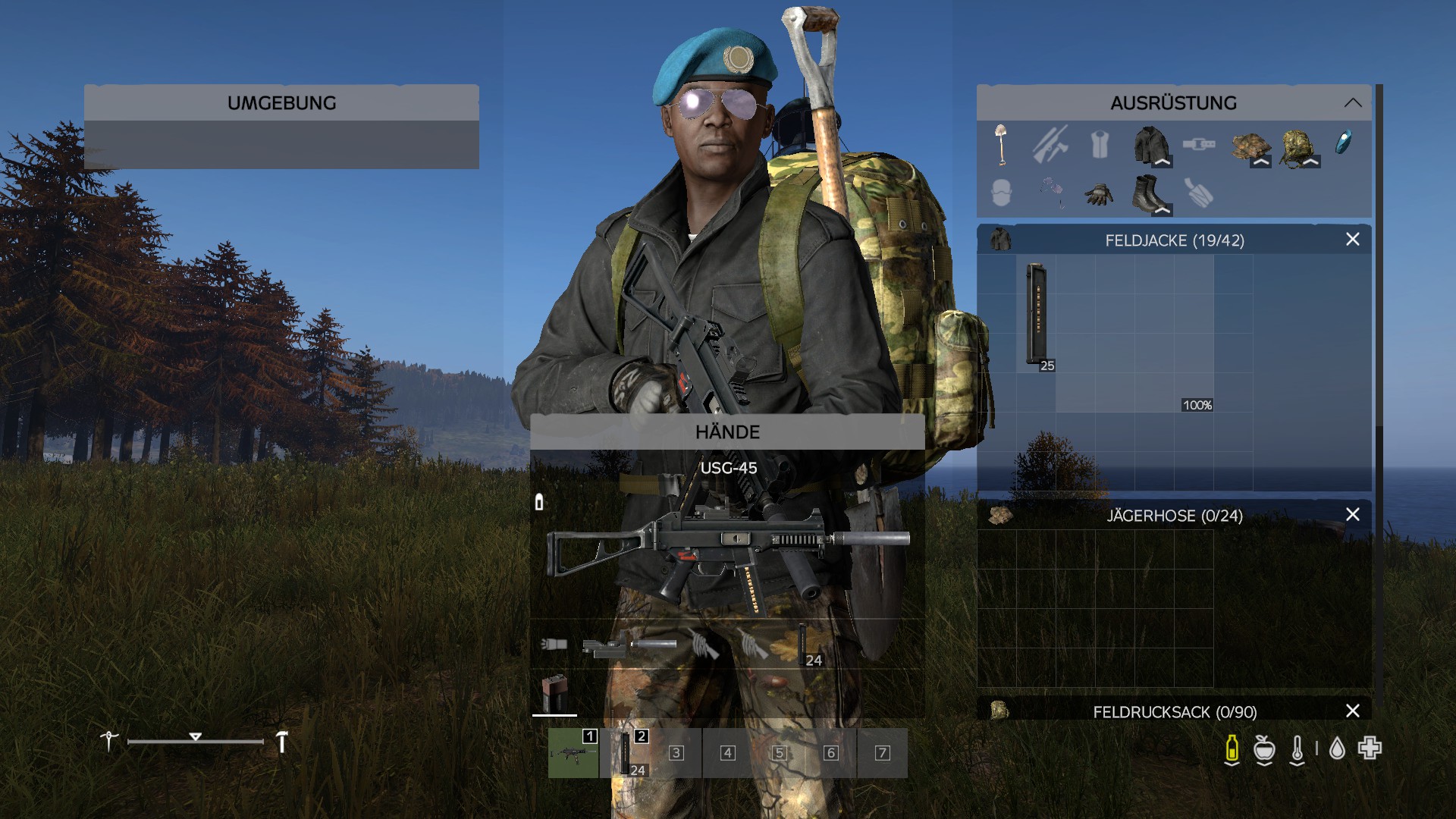
Task: Click the blue beret headgear slot
Action: point(1343,143)
